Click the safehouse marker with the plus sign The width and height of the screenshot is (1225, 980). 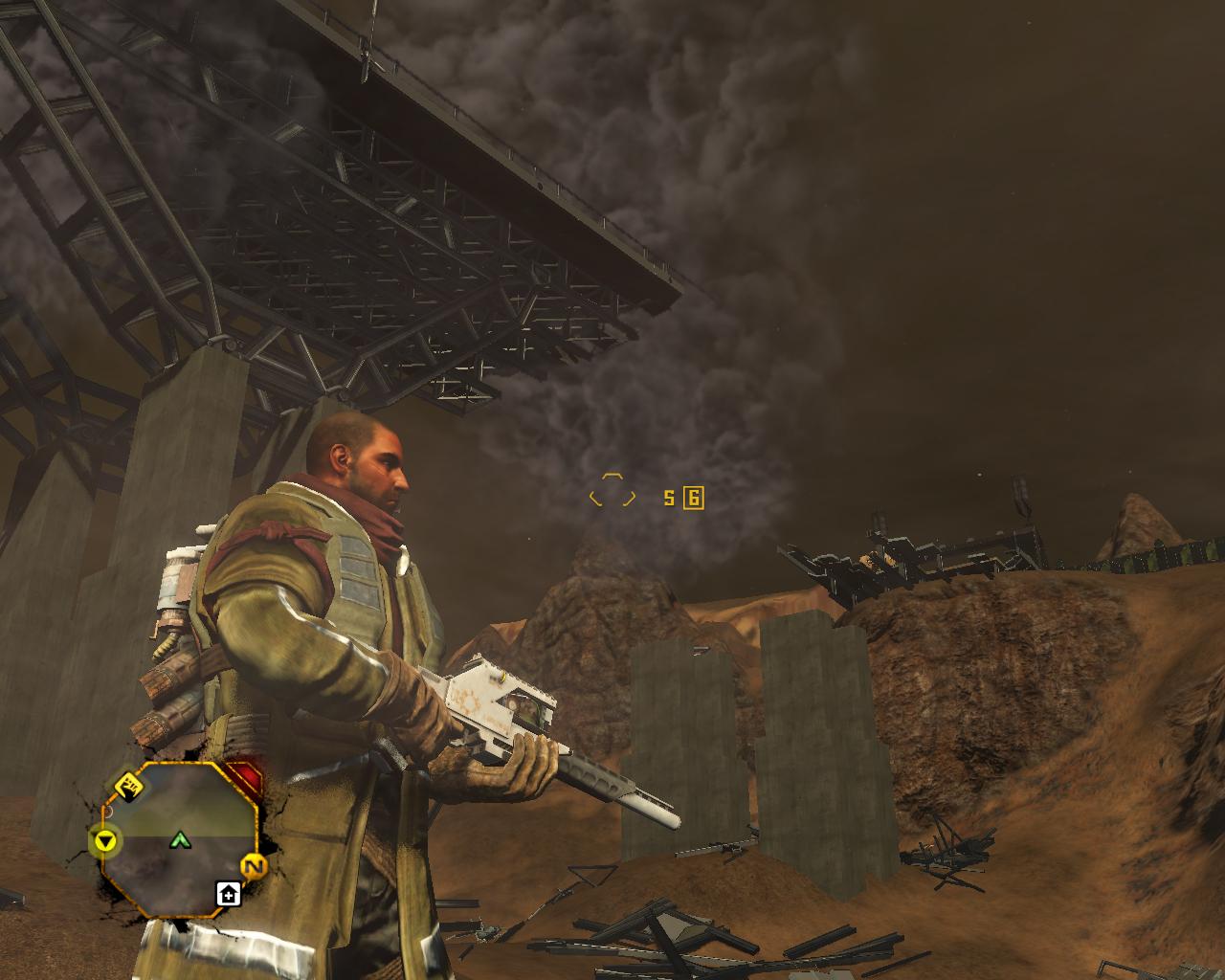coord(228,894)
